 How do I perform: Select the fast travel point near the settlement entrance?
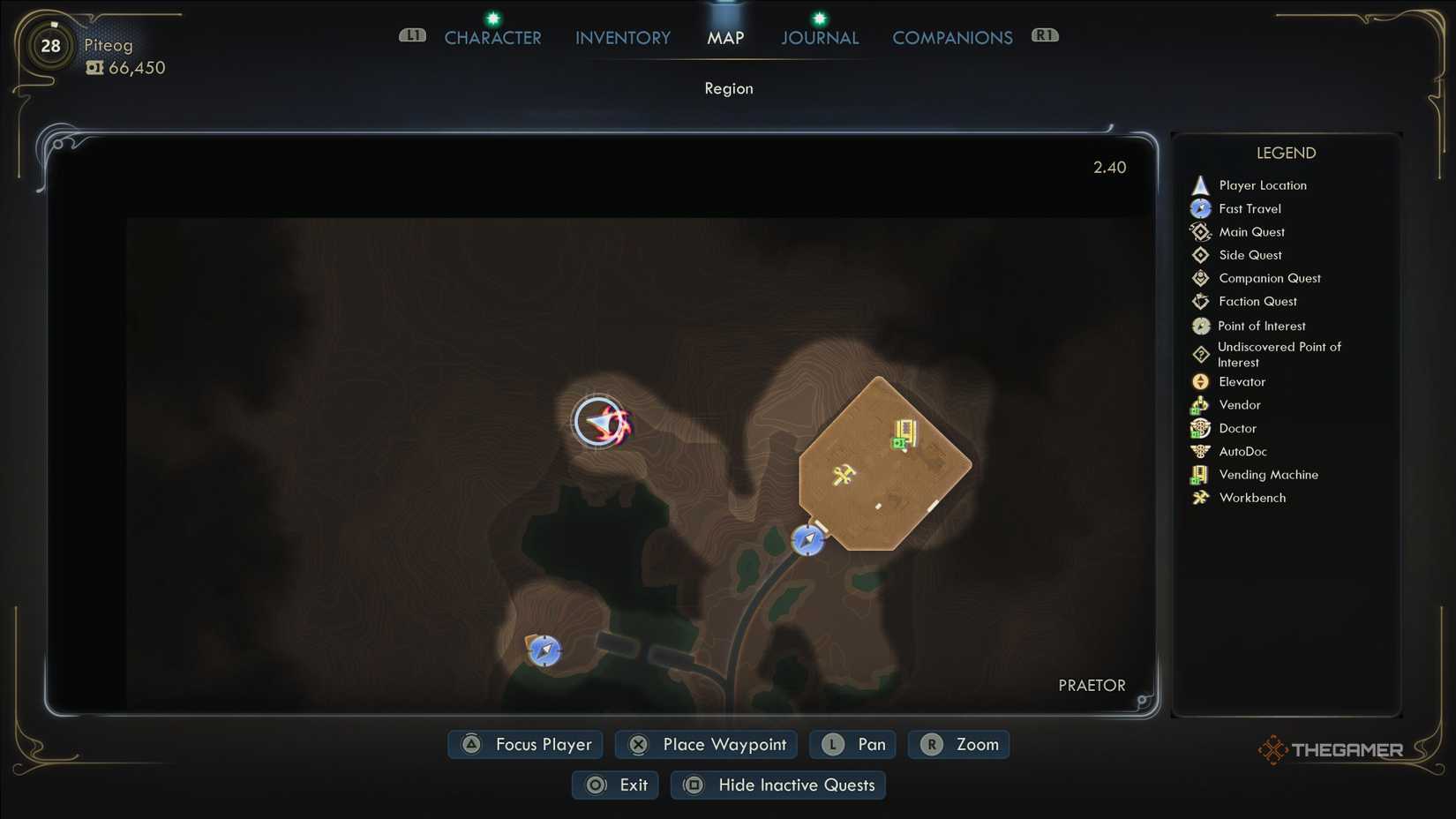click(x=807, y=540)
